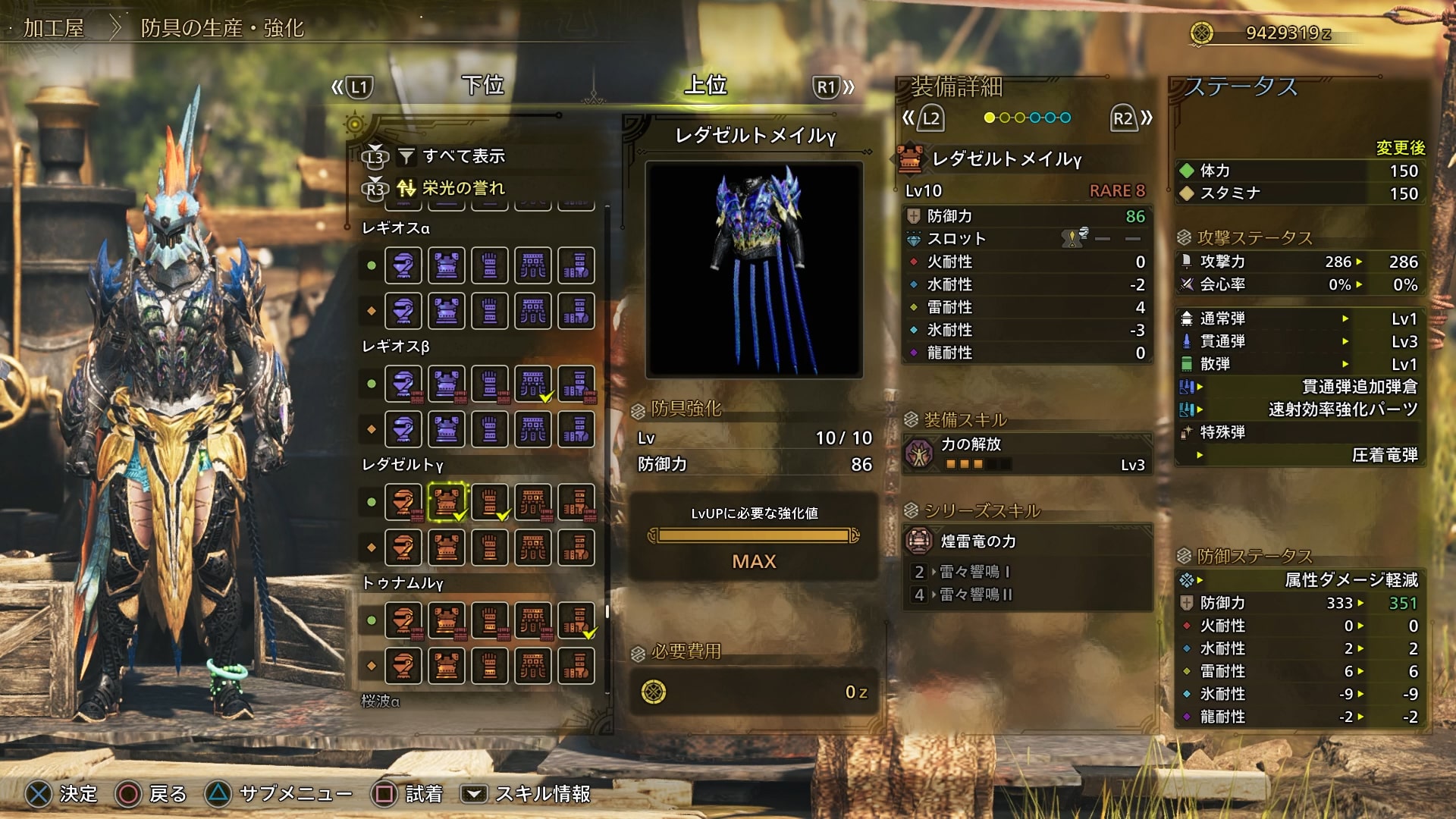The image size is (1456, 819).
Task: Select the checkmarked トゥナムルγ leg armor
Action: click(x=577, y=620)
